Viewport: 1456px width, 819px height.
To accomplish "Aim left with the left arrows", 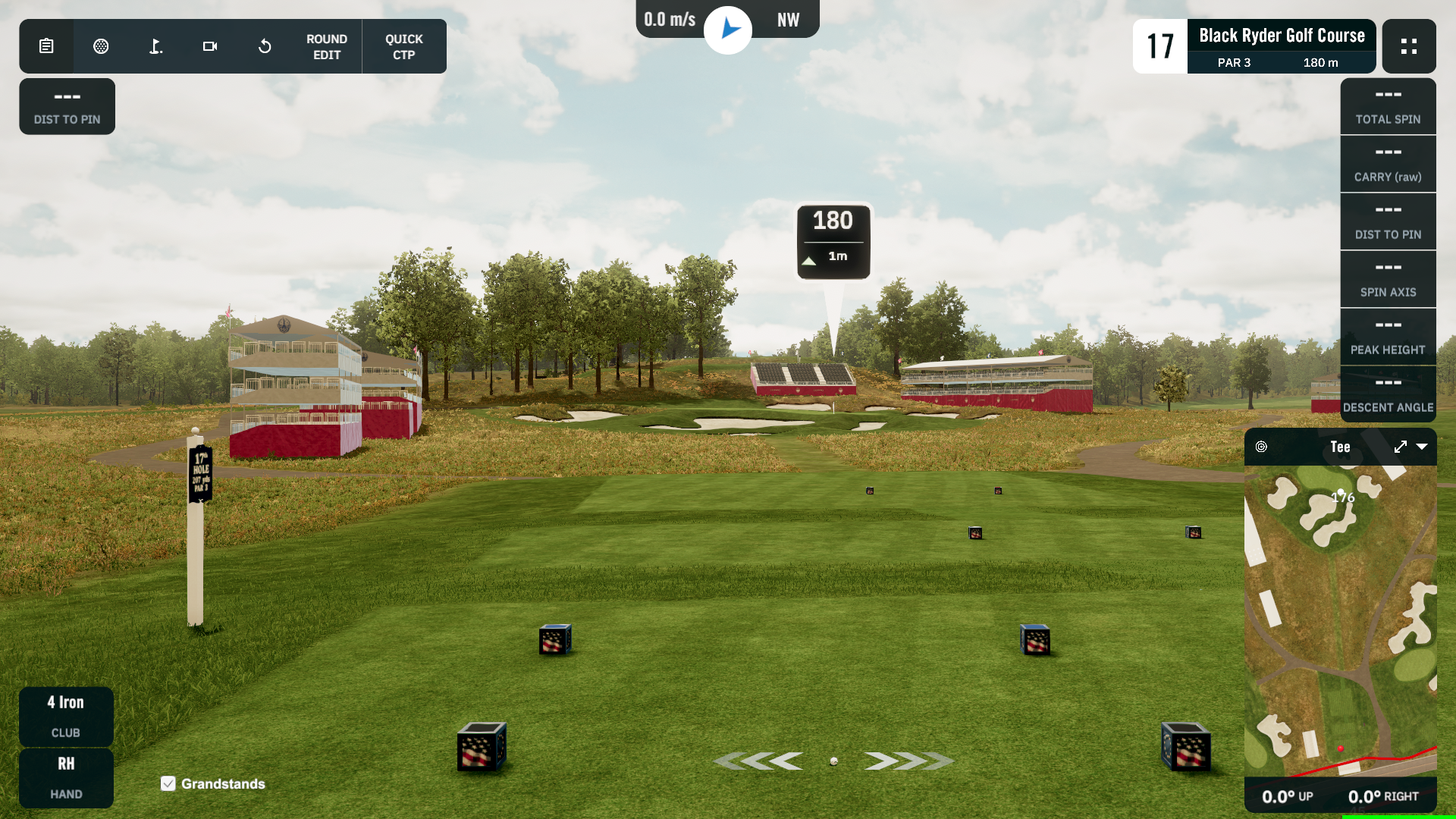I will point(760,761).
